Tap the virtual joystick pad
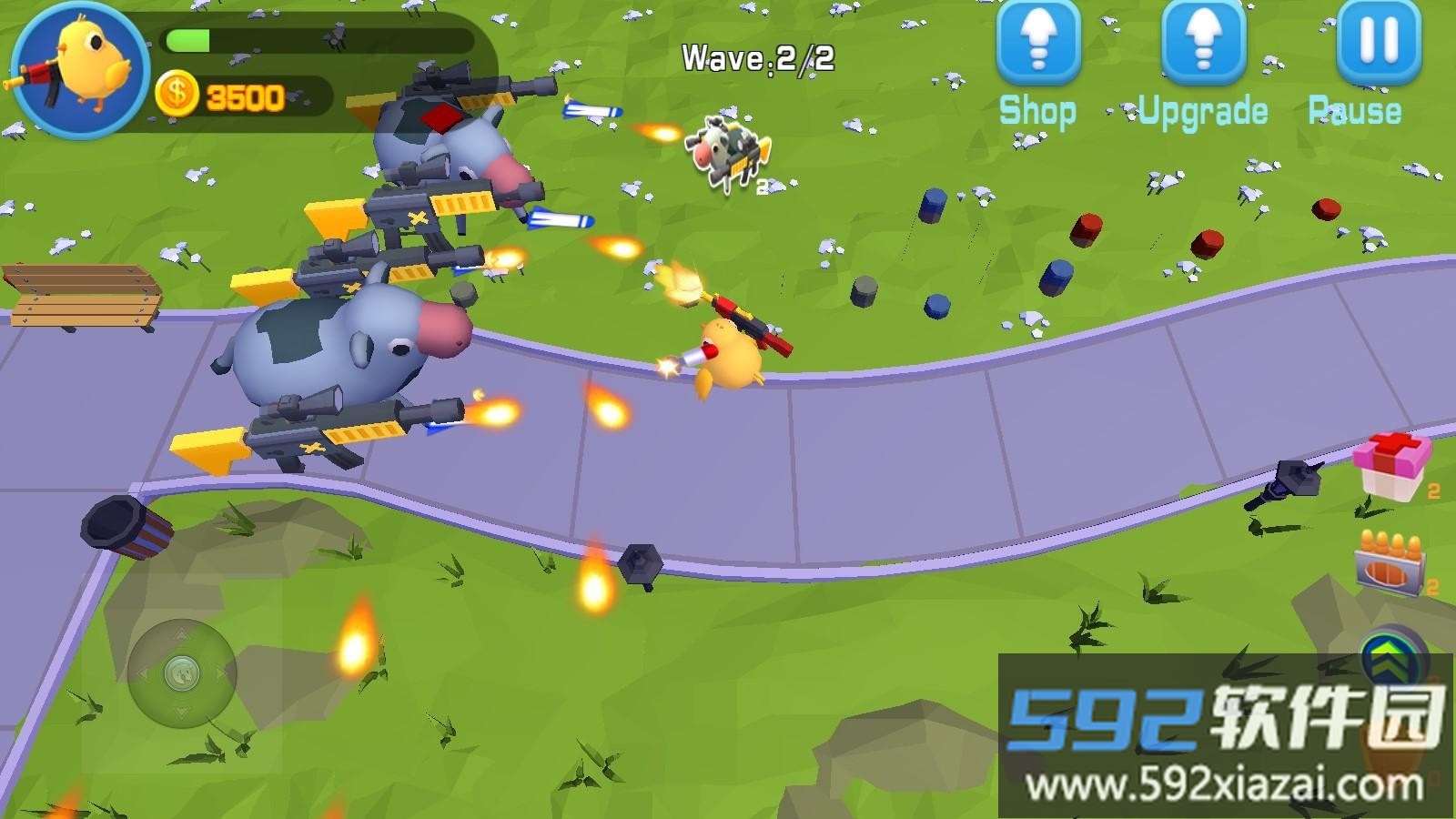This screenshot has width=1456, height=819. 182,674
